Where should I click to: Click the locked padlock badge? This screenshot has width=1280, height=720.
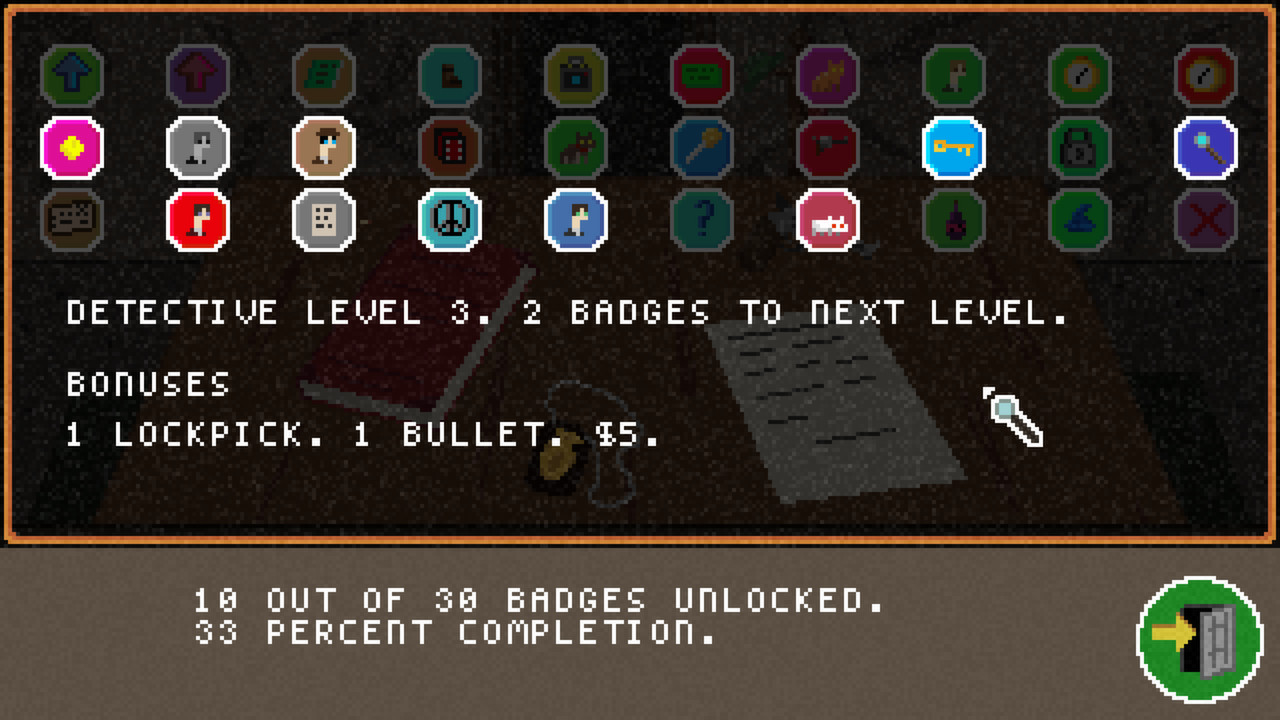click(1080, 147)
